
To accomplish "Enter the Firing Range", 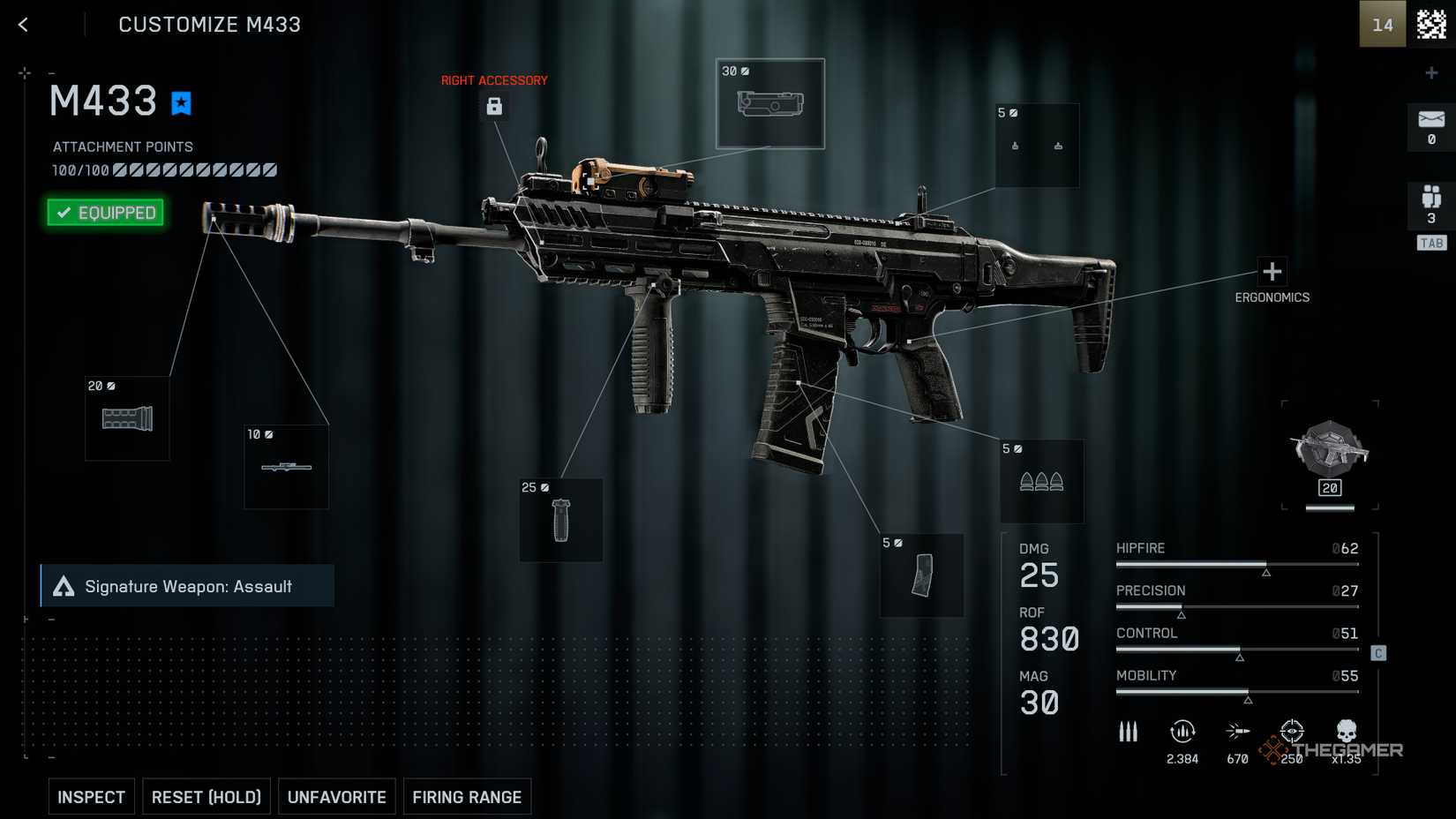I will point(467,796).
